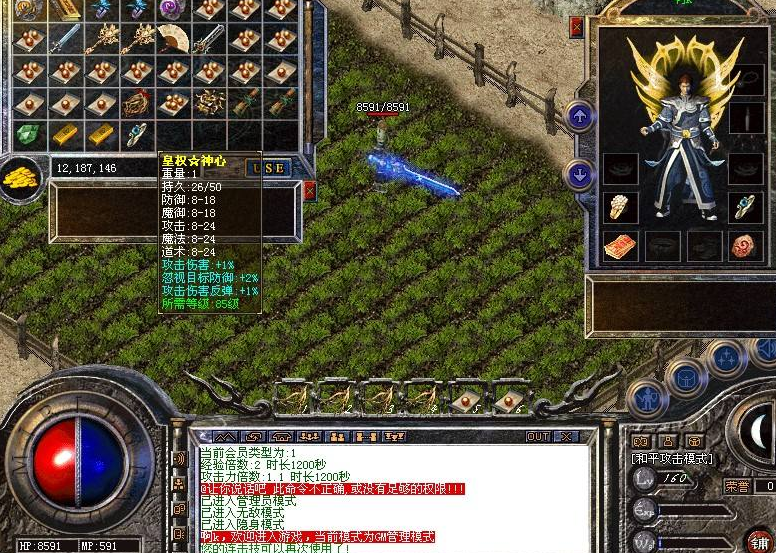This screenshot has width=776, height=553.
Task: Select the steel sword in the inventory
Action: point(65,38)
